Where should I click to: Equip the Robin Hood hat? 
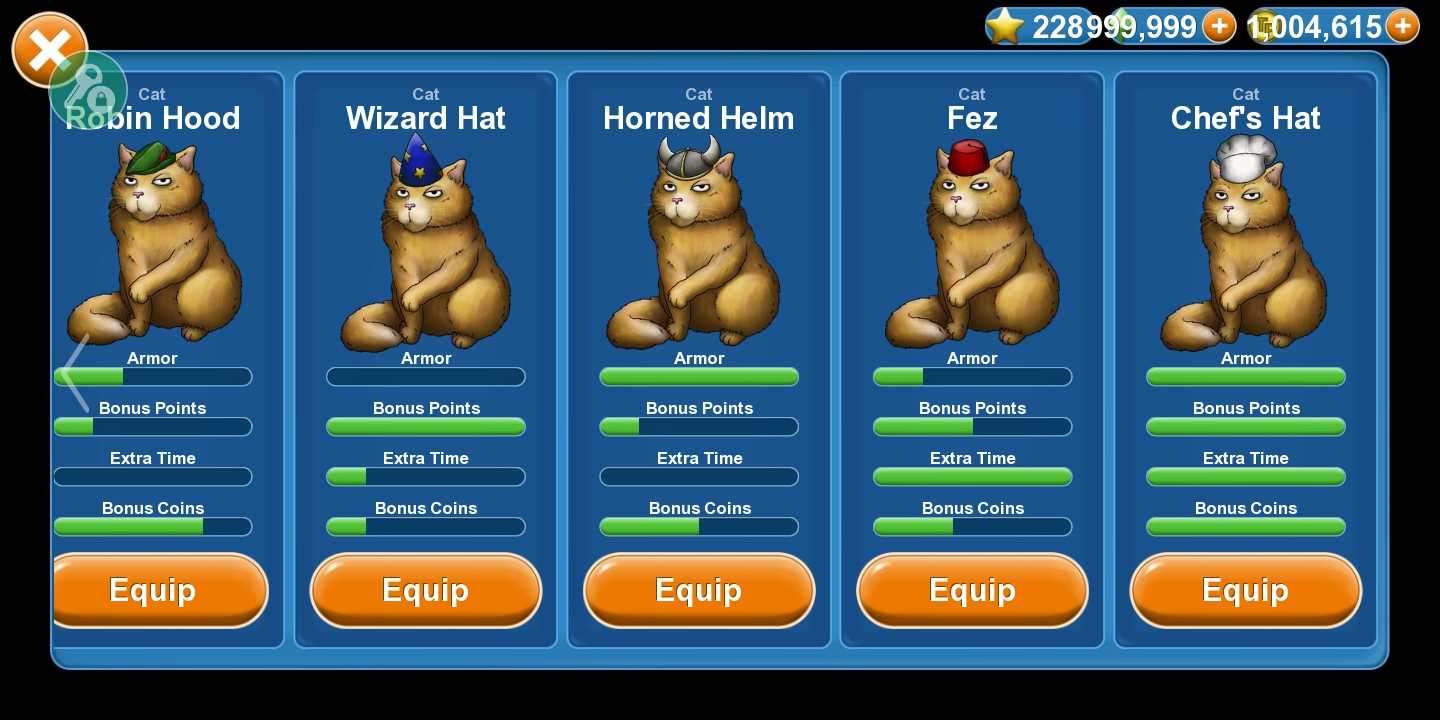(x=156, y=590)
